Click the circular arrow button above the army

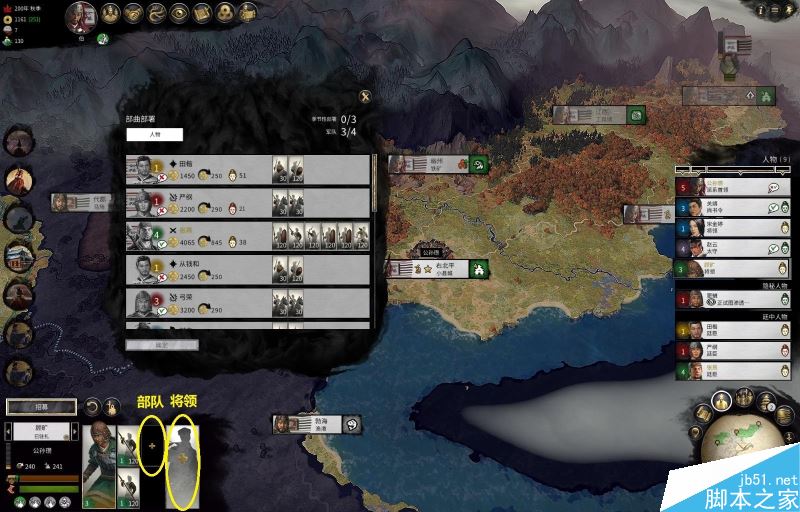(92, 407)
